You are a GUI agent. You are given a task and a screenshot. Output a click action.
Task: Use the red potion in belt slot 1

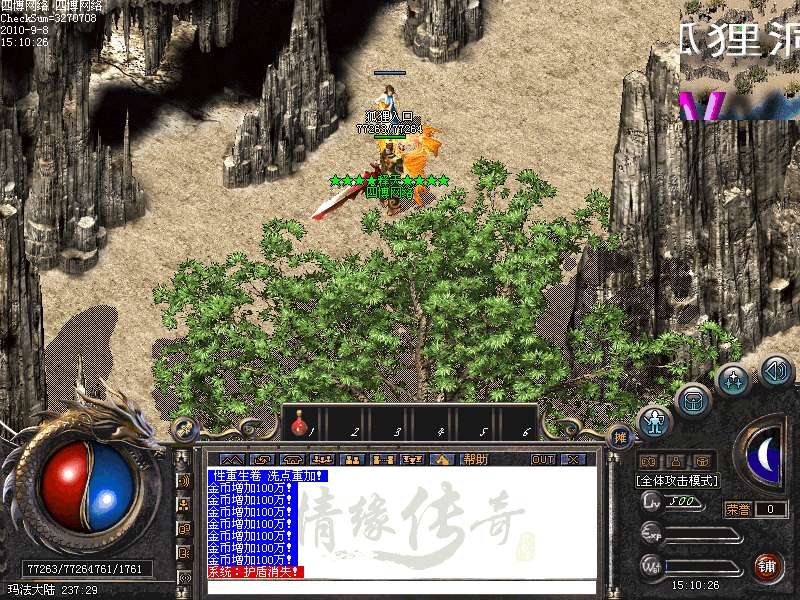(299, 427)
